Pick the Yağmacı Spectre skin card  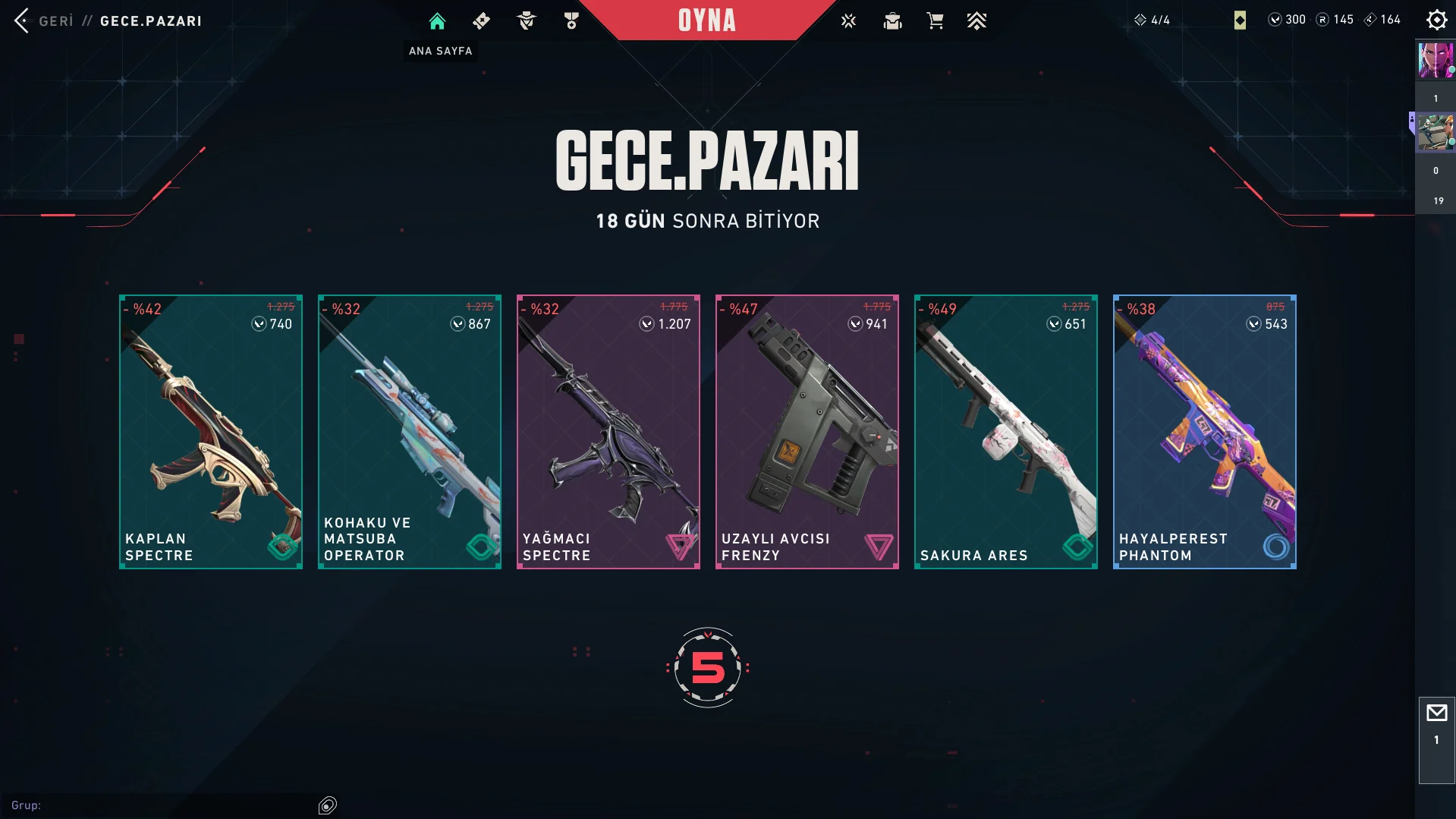tap(609, 431)
